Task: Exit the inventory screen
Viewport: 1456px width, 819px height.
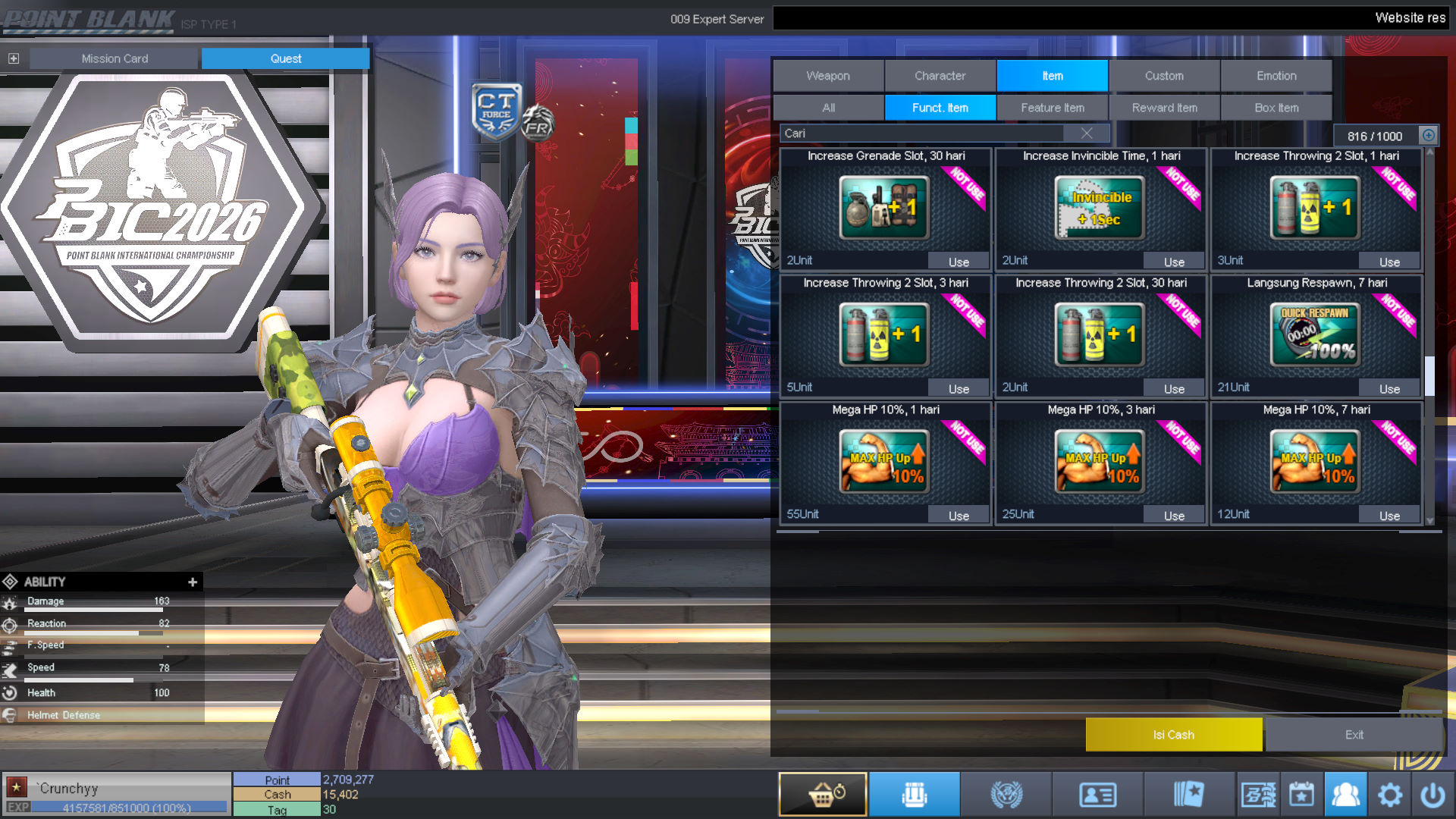Action: 1354,735
